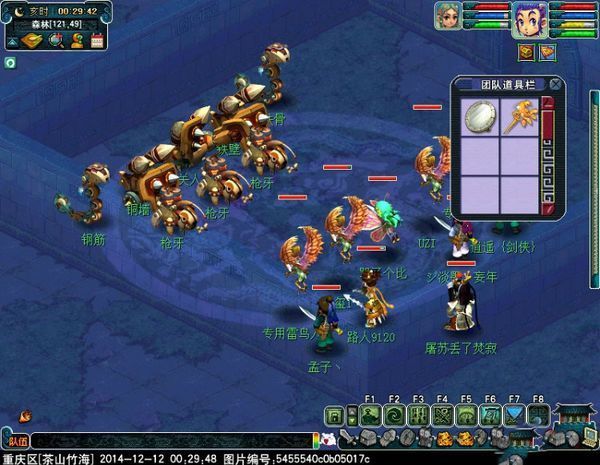Open the white bear emoticon button
The image size is (600, 465).
[328, 439]
